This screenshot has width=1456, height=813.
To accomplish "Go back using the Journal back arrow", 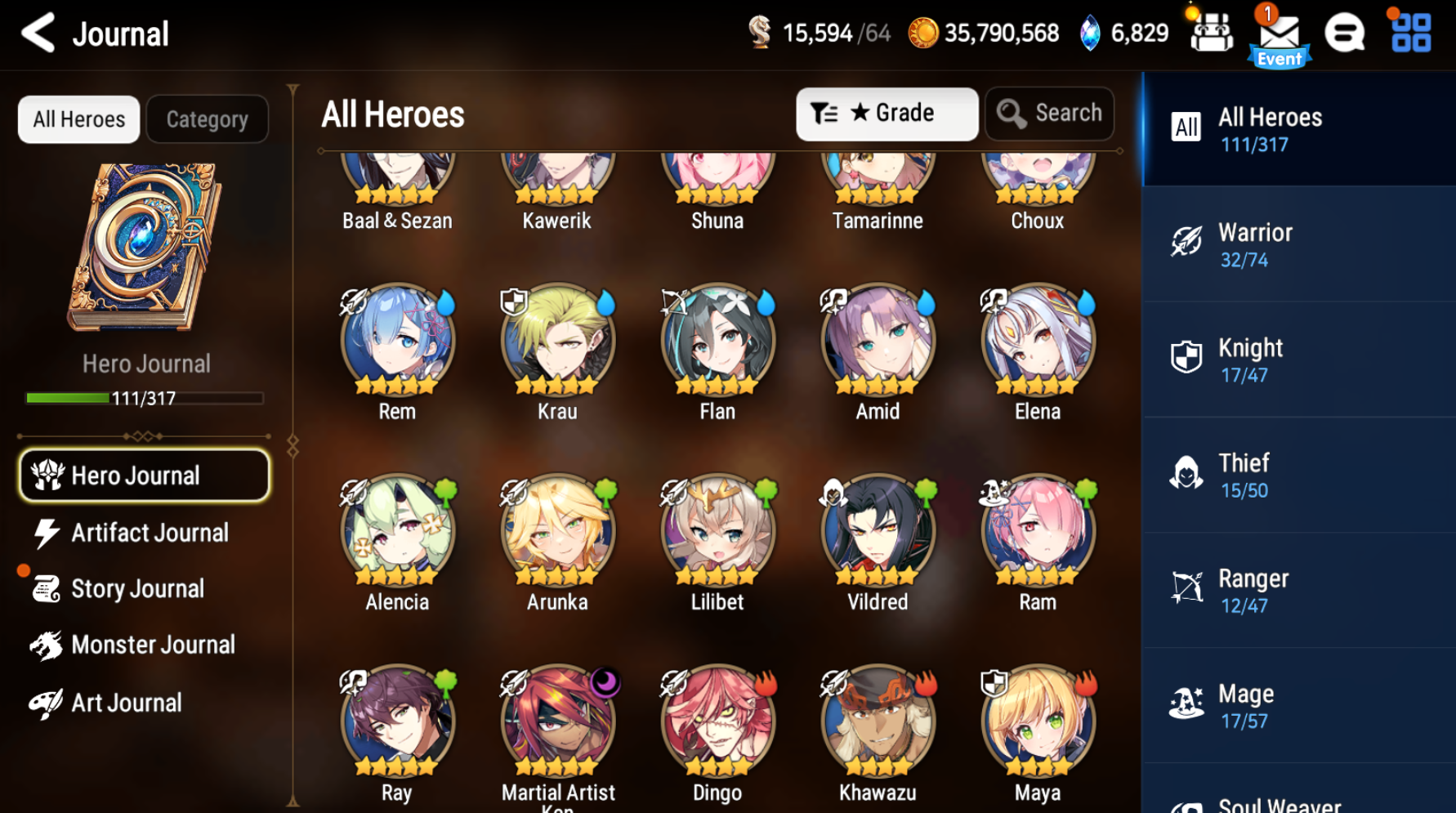I will (x=37, y=33).
